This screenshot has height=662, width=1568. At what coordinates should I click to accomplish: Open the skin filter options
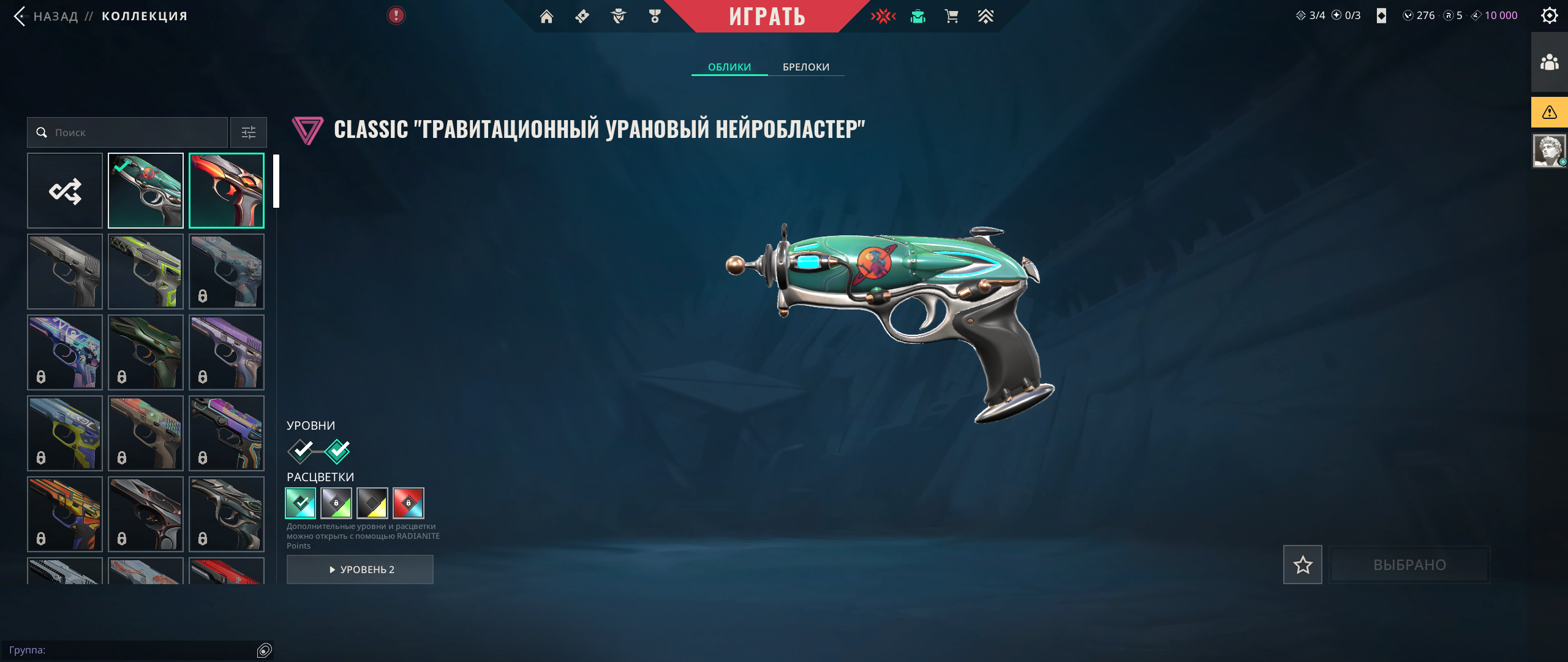point(249,132)
